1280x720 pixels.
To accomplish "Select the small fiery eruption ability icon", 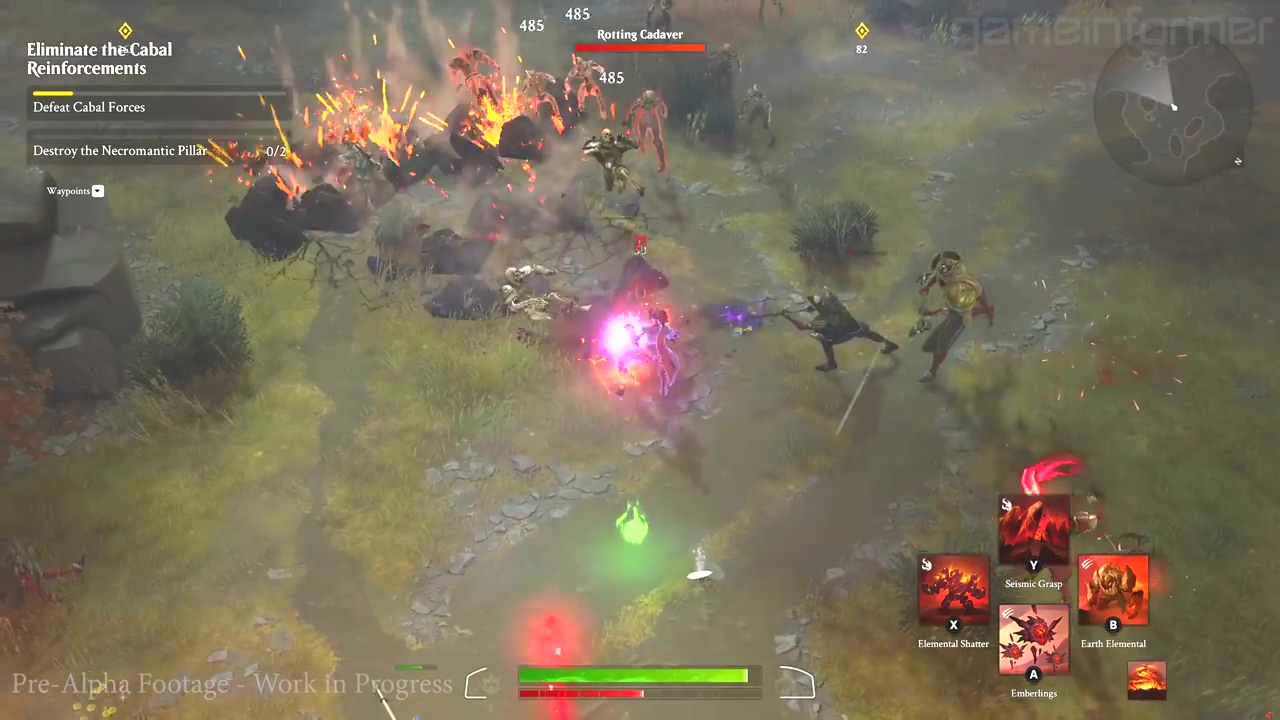I will (1146, 680).
